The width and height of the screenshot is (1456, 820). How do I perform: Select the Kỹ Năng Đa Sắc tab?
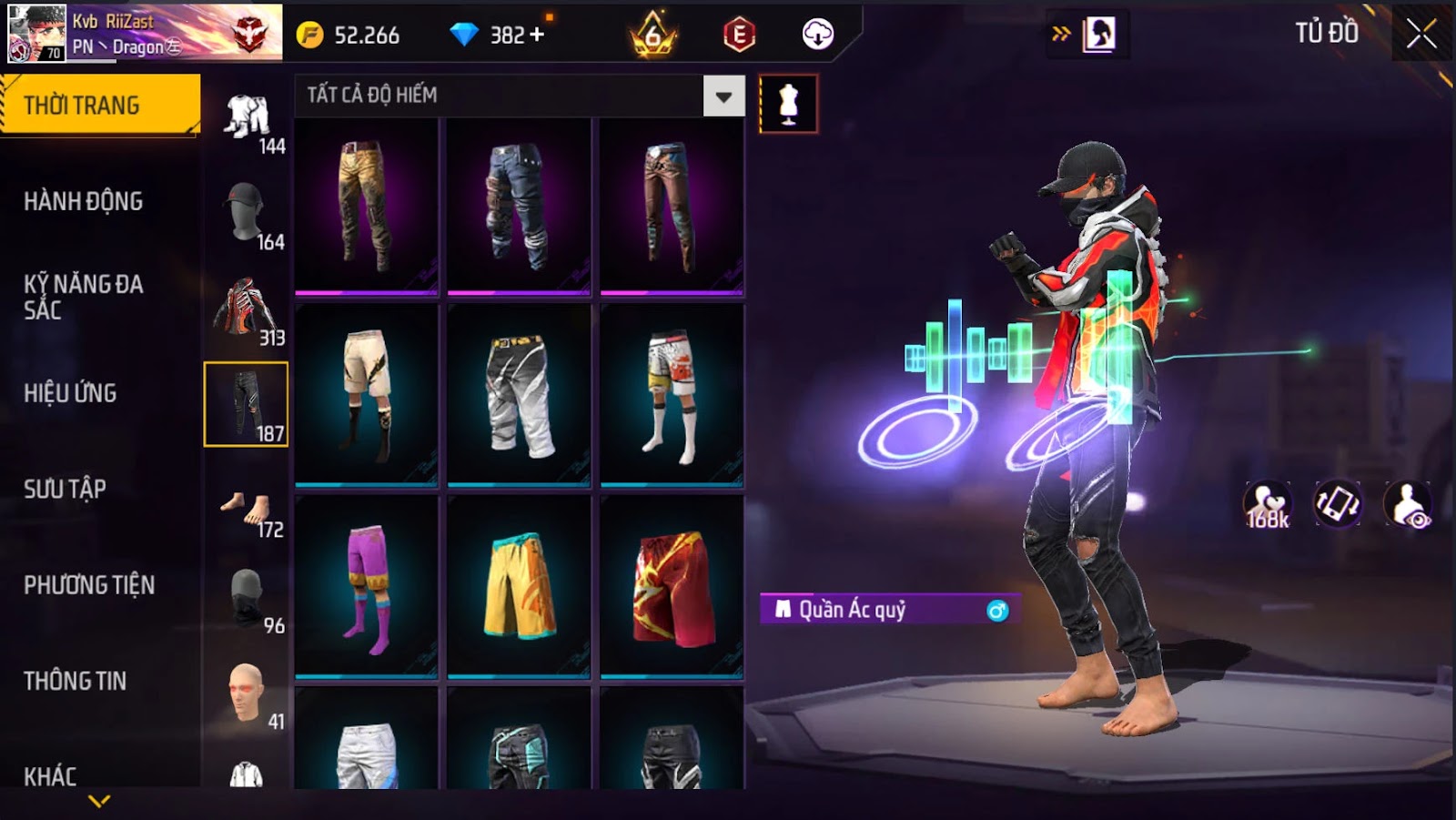coord(84,297)
